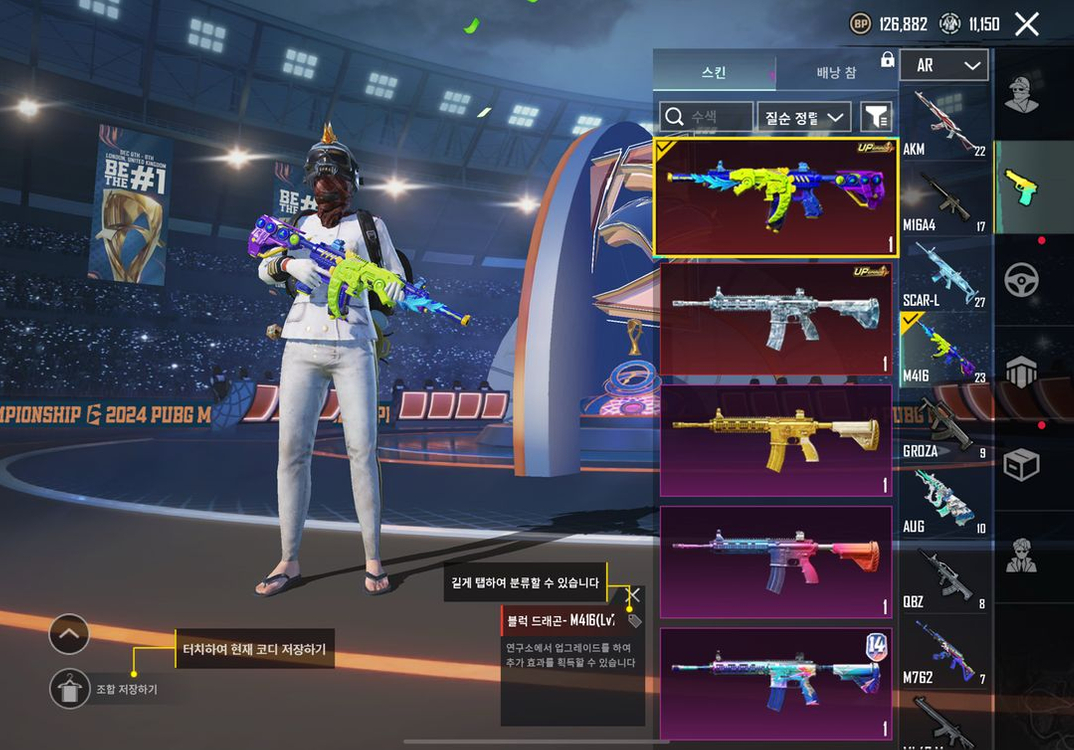Screen dimensions: 1074x750
Task: Select the green and purple M416 skin
Action: tap(775, 198)
